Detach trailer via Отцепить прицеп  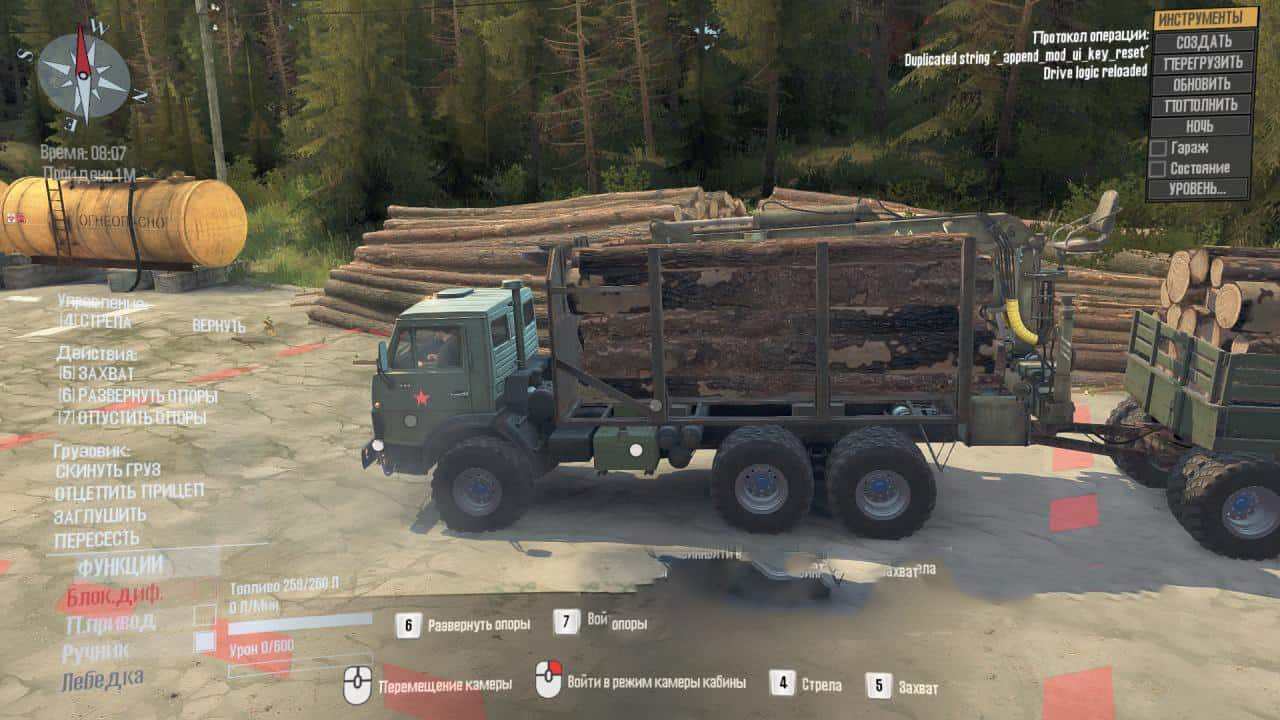click(x=129, y=491)
